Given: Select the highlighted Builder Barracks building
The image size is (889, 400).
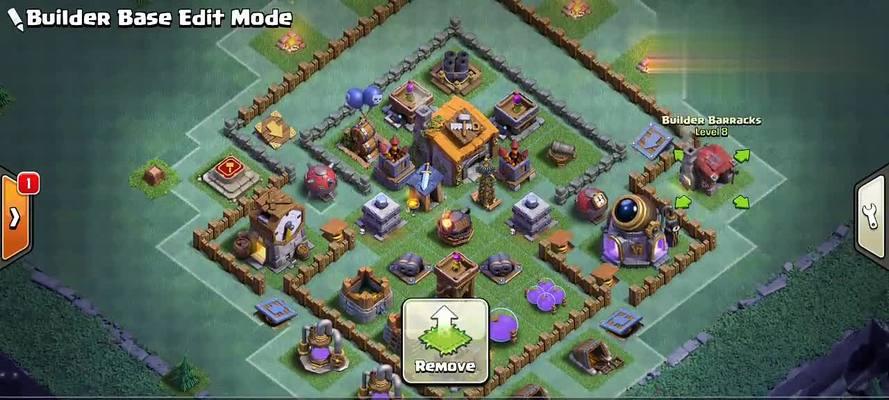Looking at the screenshot, I should 711,168.
